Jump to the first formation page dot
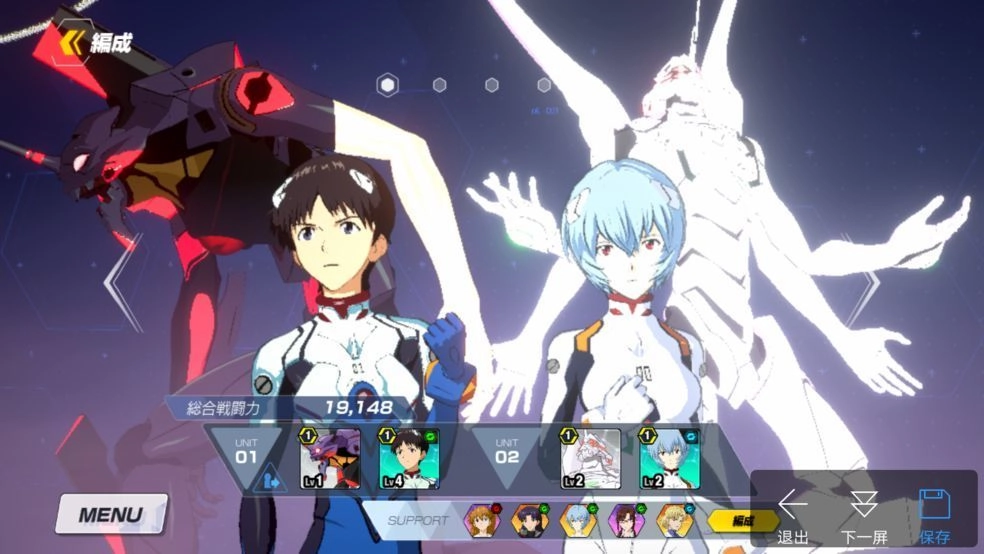The height and width of the screenshot is (554, 984). coord(387,85)
